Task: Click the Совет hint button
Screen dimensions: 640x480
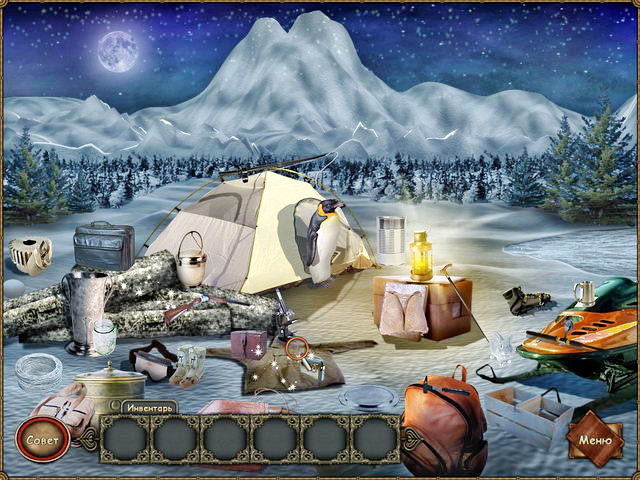Action: (x=42, y=439)
